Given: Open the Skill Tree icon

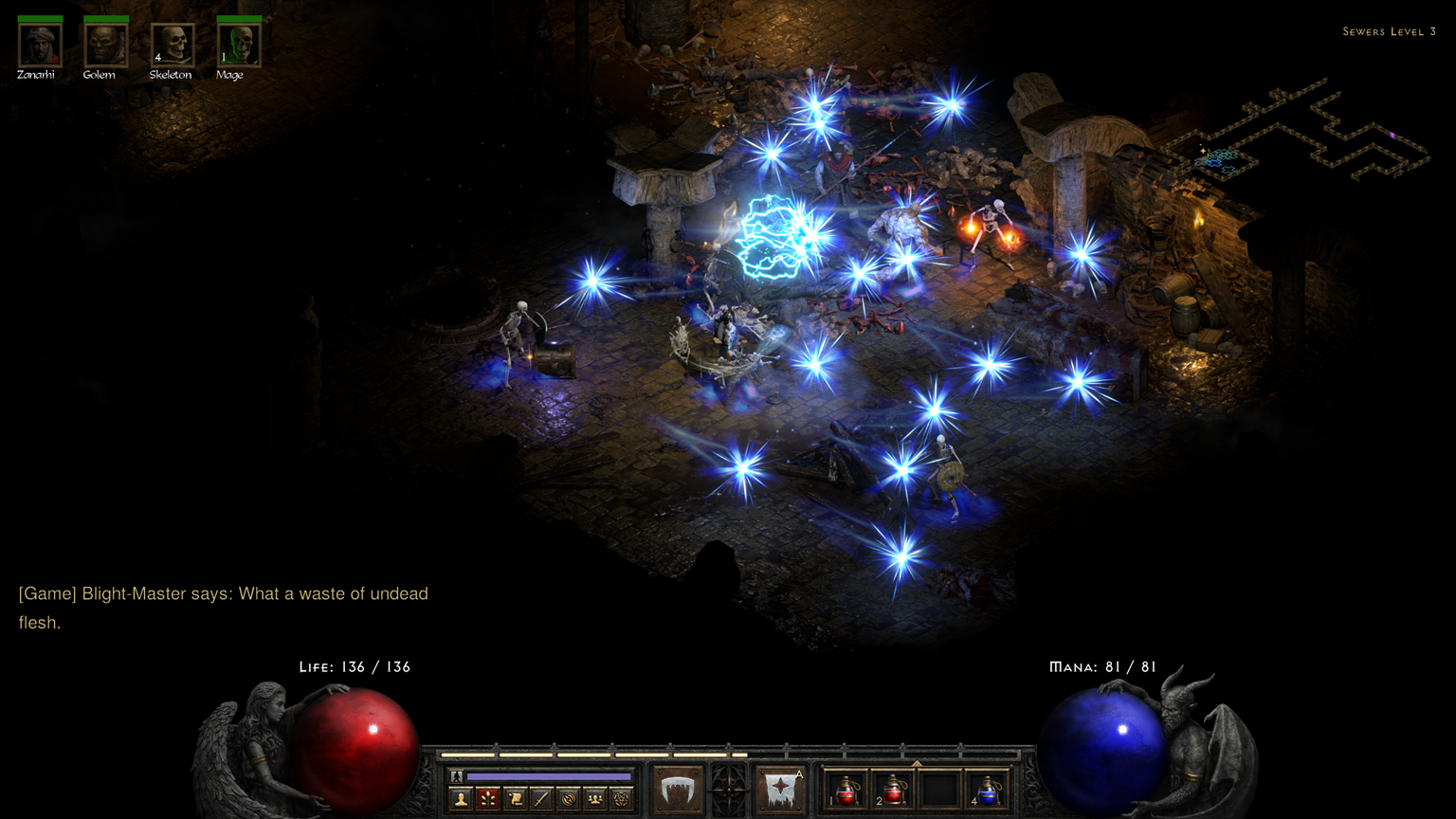Looking at the screenshot, I should 487,798.
